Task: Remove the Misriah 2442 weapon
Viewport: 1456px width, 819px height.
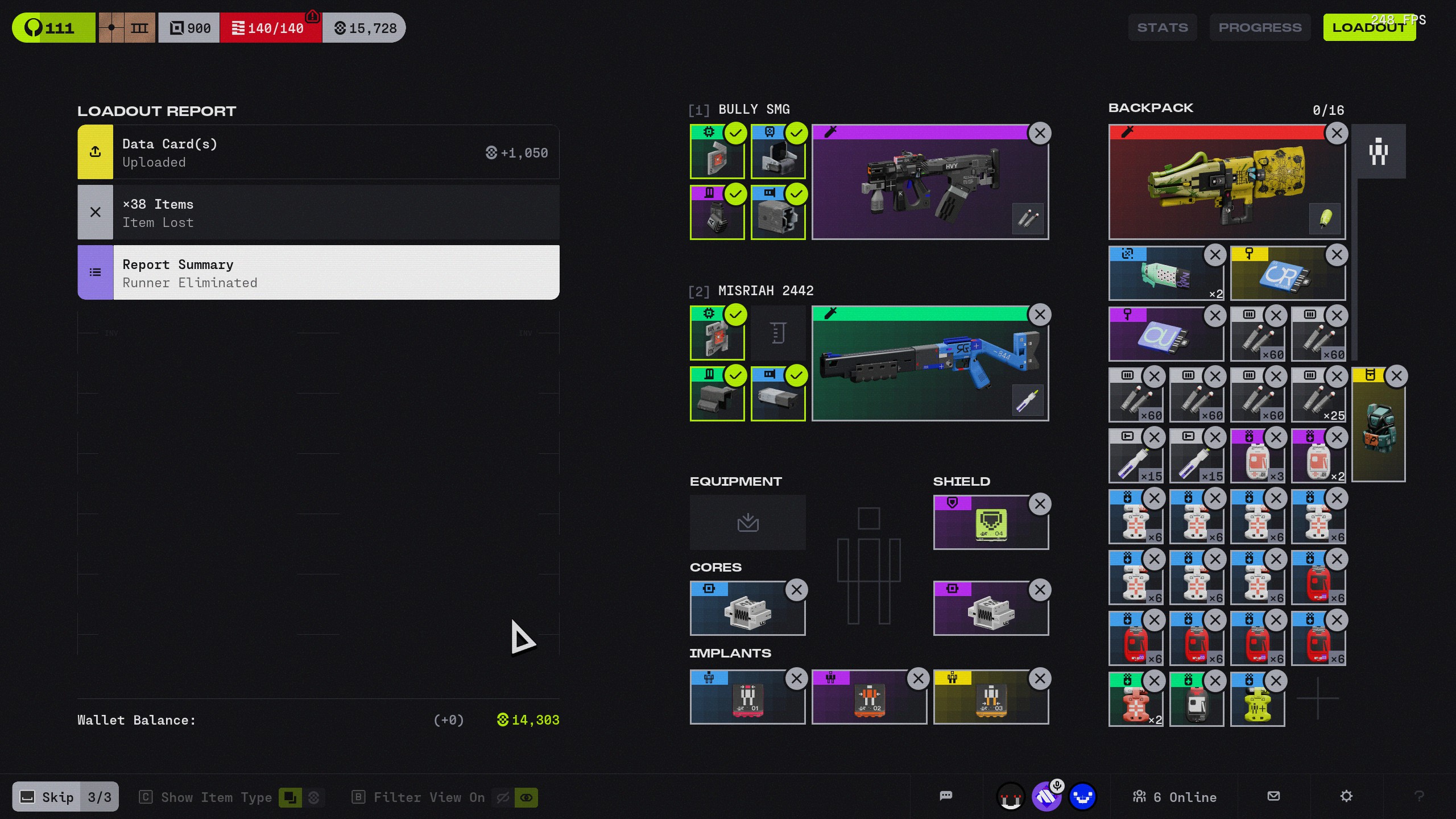Action: tap(1040, 315)
